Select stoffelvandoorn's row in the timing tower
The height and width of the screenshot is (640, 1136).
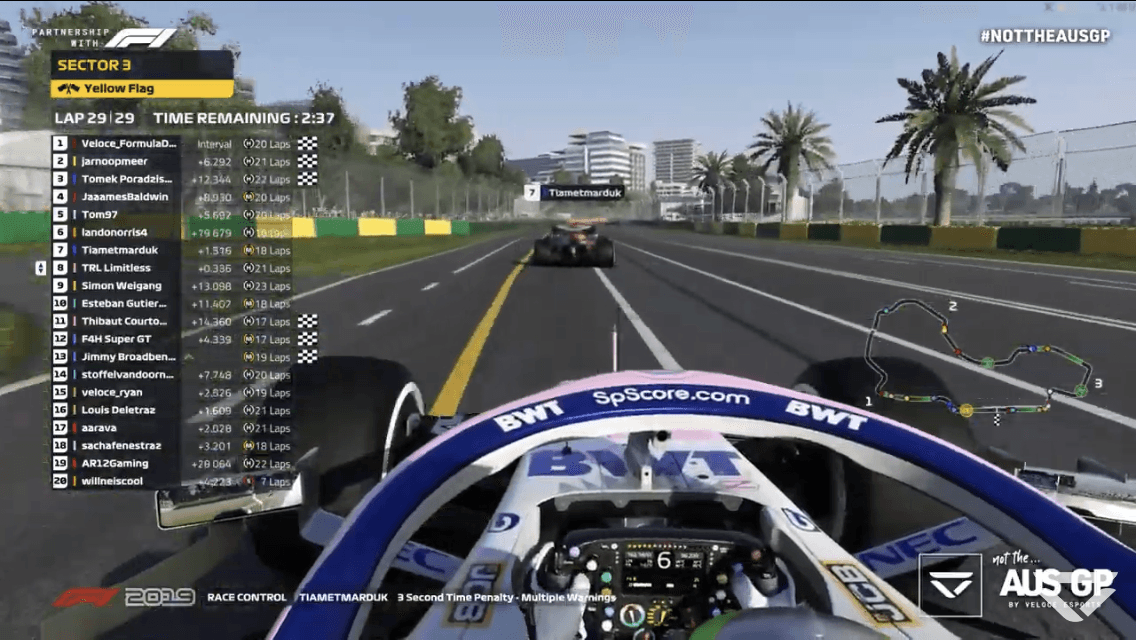click(127, 375)
